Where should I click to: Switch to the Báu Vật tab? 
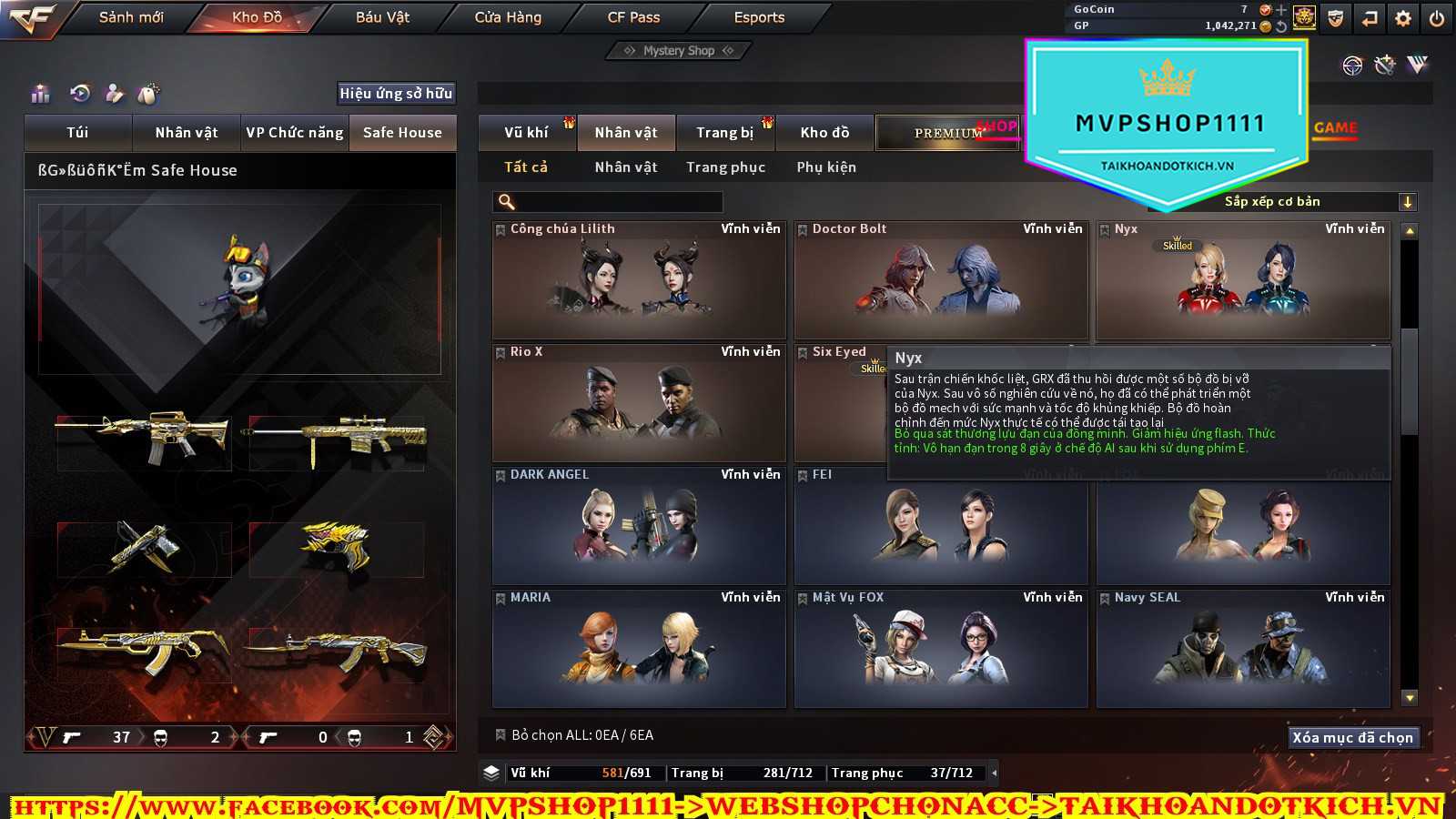382,17
